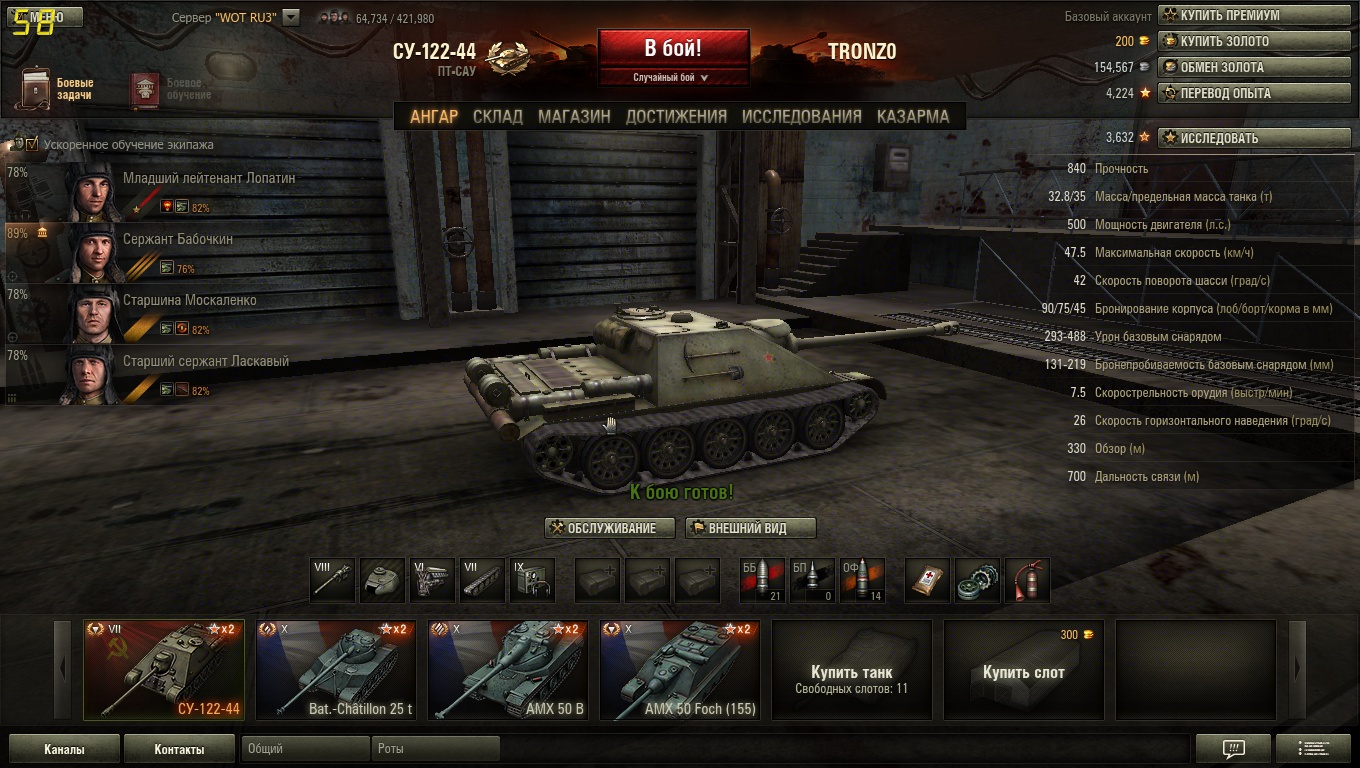Viewport: 1360px width, 768px height.
Task: Open the Обслуживание service window
Action: [610, 528]
